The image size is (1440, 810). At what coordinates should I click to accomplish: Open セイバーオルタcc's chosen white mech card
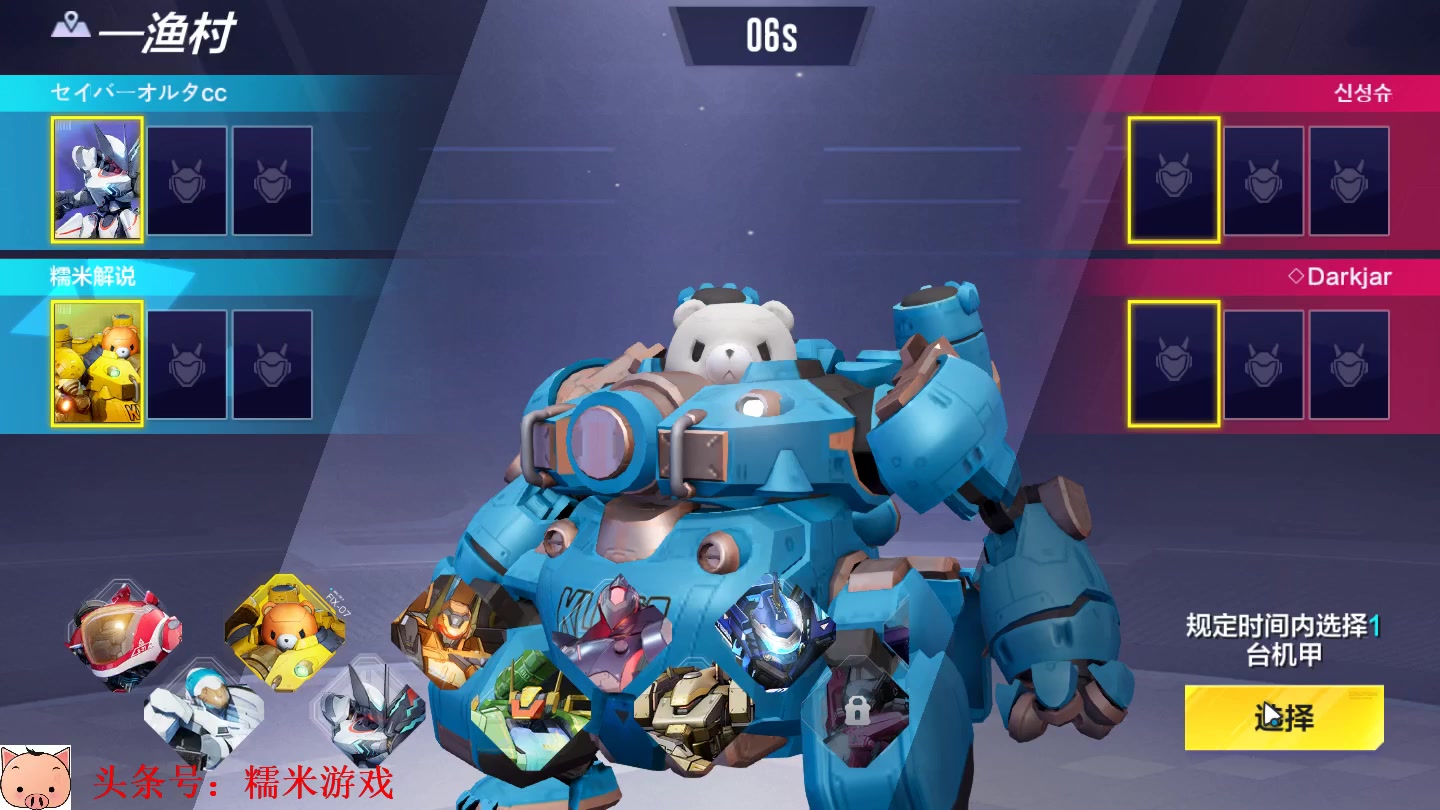tap(97, 180)
